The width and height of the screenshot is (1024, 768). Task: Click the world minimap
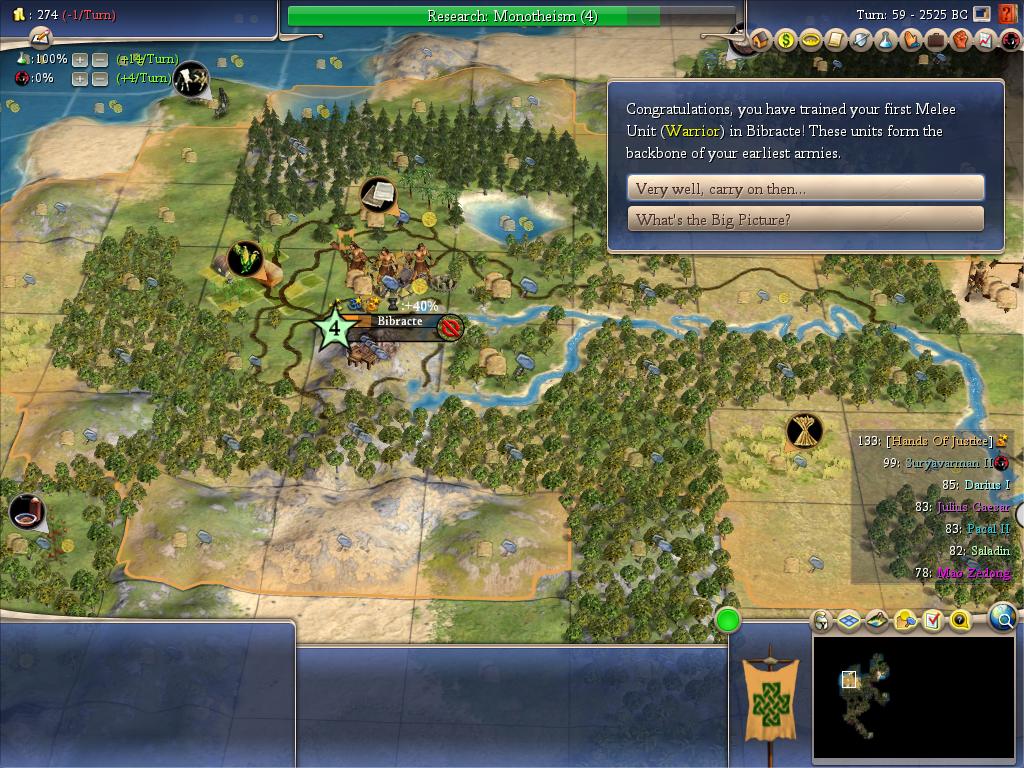pyautogui.click(x=913, y=697)
